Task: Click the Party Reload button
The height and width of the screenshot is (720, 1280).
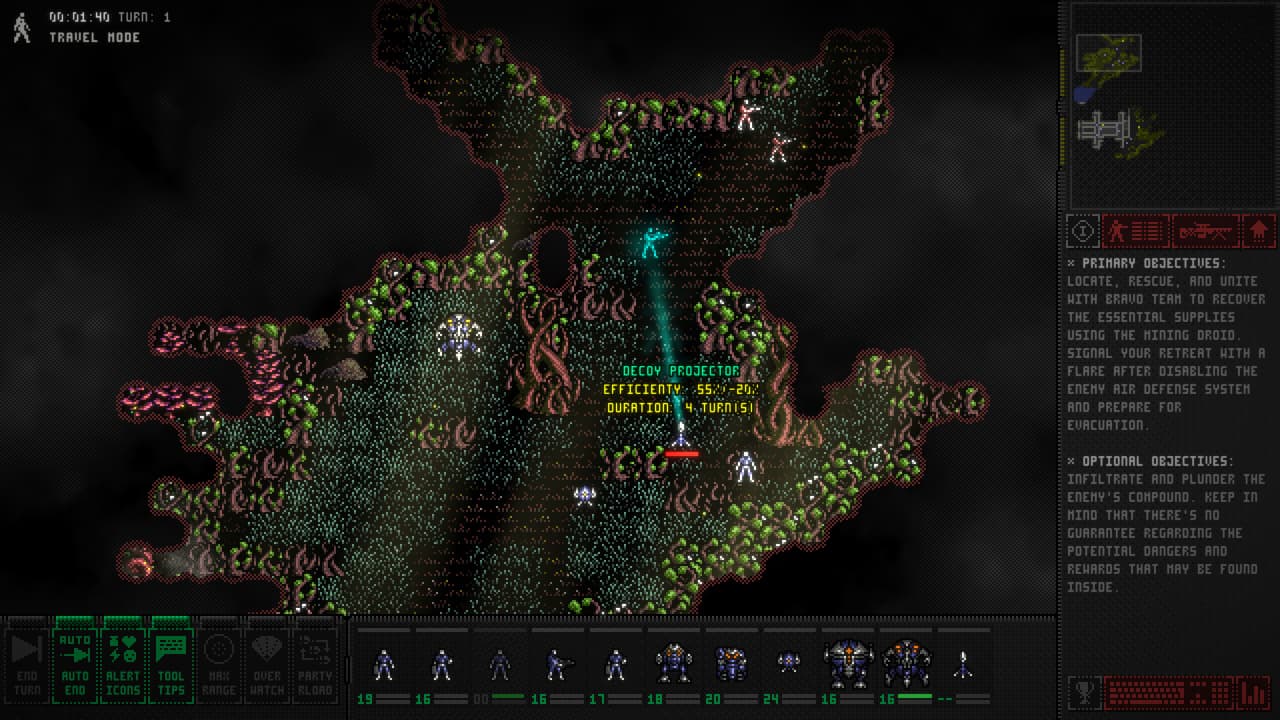Action: coord(315,666)
